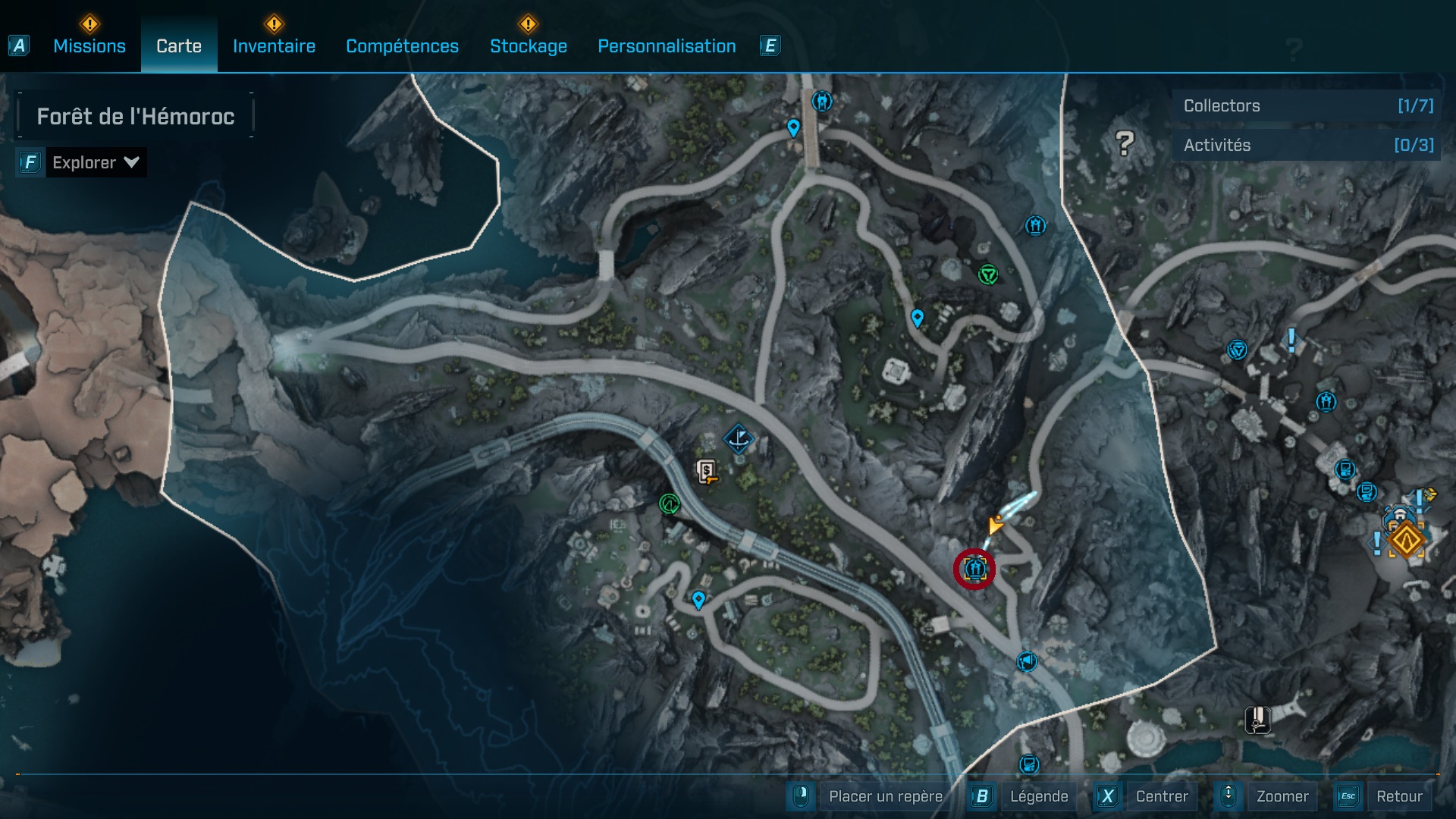Select the red-circled map marker
Screen dimensions: 1456x819
tap(974, 568)
